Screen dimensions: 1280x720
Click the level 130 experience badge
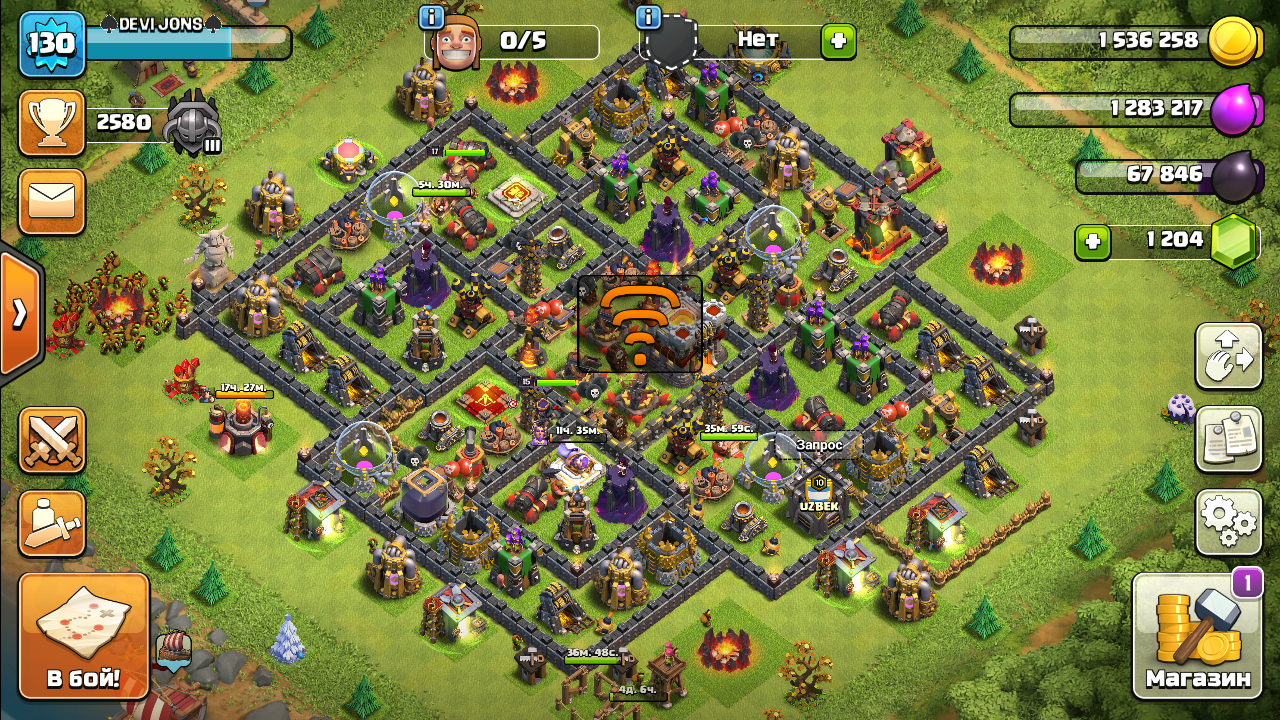tap(50, 45)
